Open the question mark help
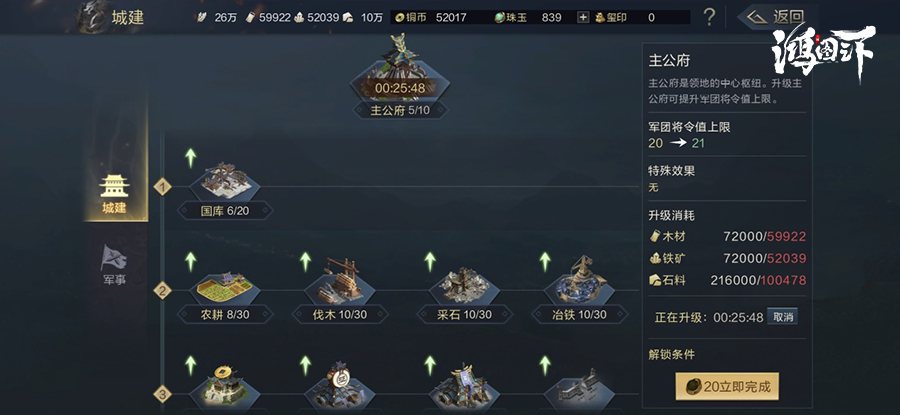The height and width of the screenshot is (415, 900). pyautogui.click(x=709, y=17)
